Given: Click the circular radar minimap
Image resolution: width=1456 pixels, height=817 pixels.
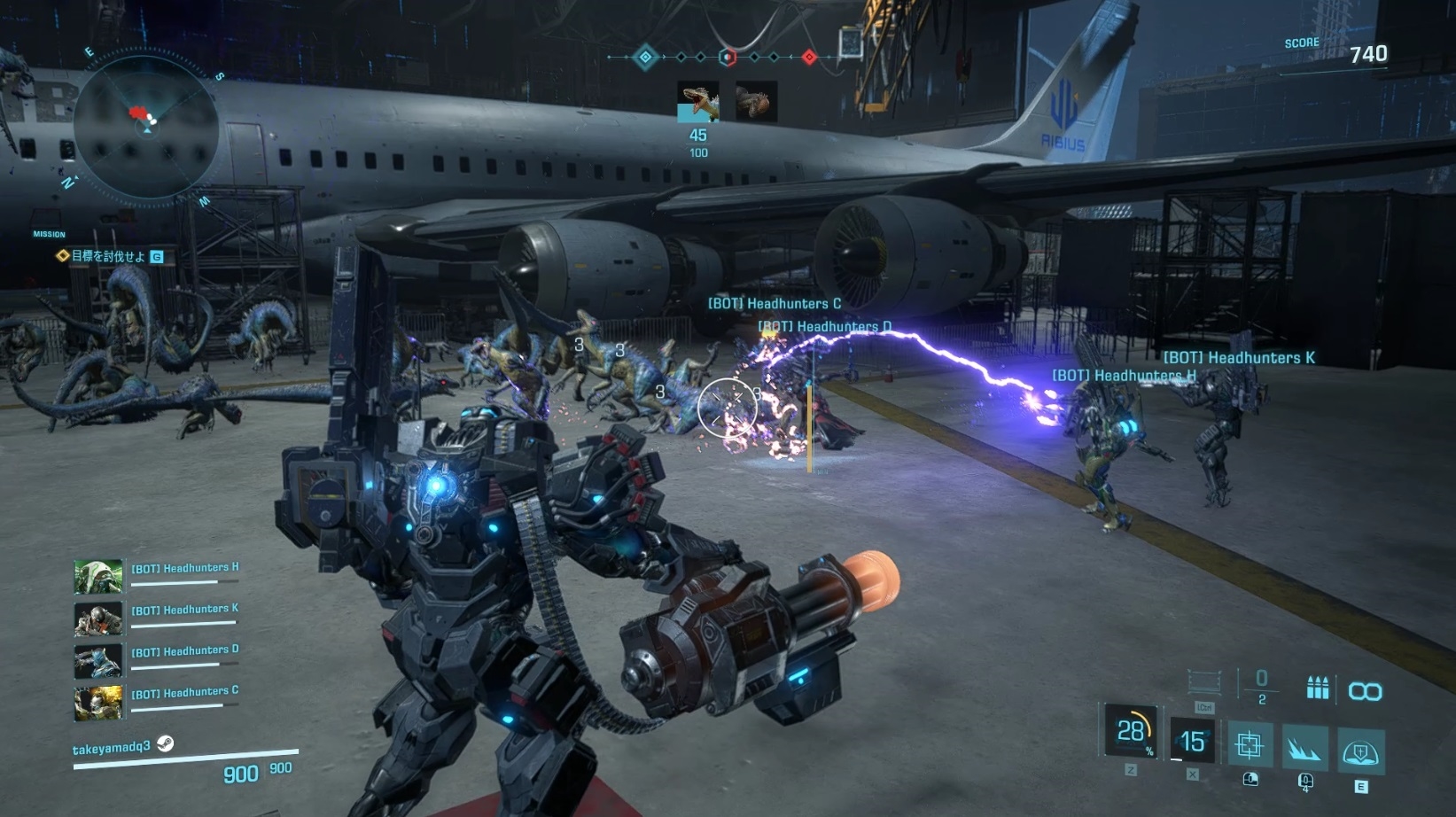Looking at the screenshot, I should pyautogui.click(x=146, y=128).
